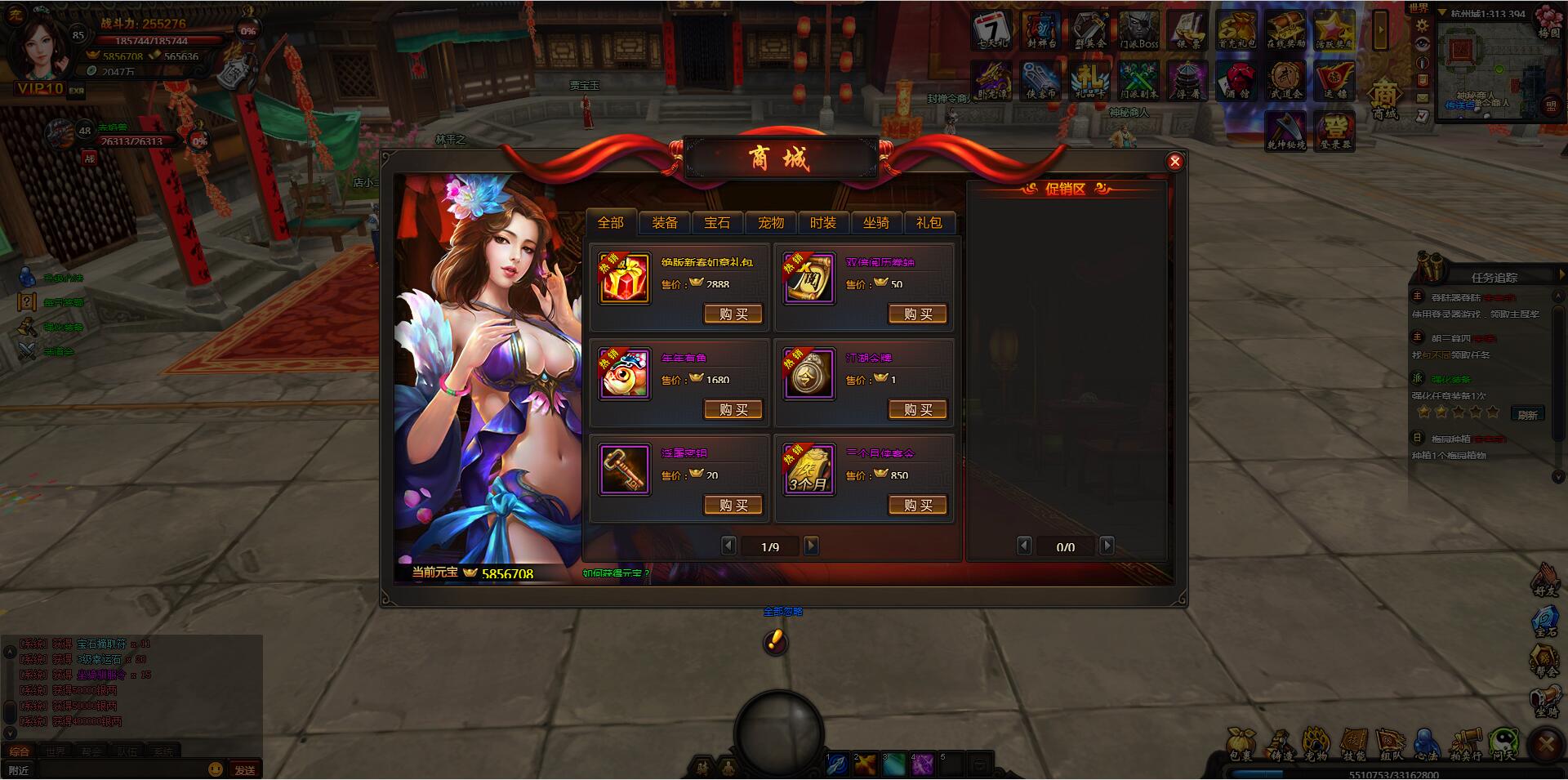Screen dimensions: 1568x780
Task: Switch to the 坐骑 tab in the shop
Action: (x=878, y=223)
